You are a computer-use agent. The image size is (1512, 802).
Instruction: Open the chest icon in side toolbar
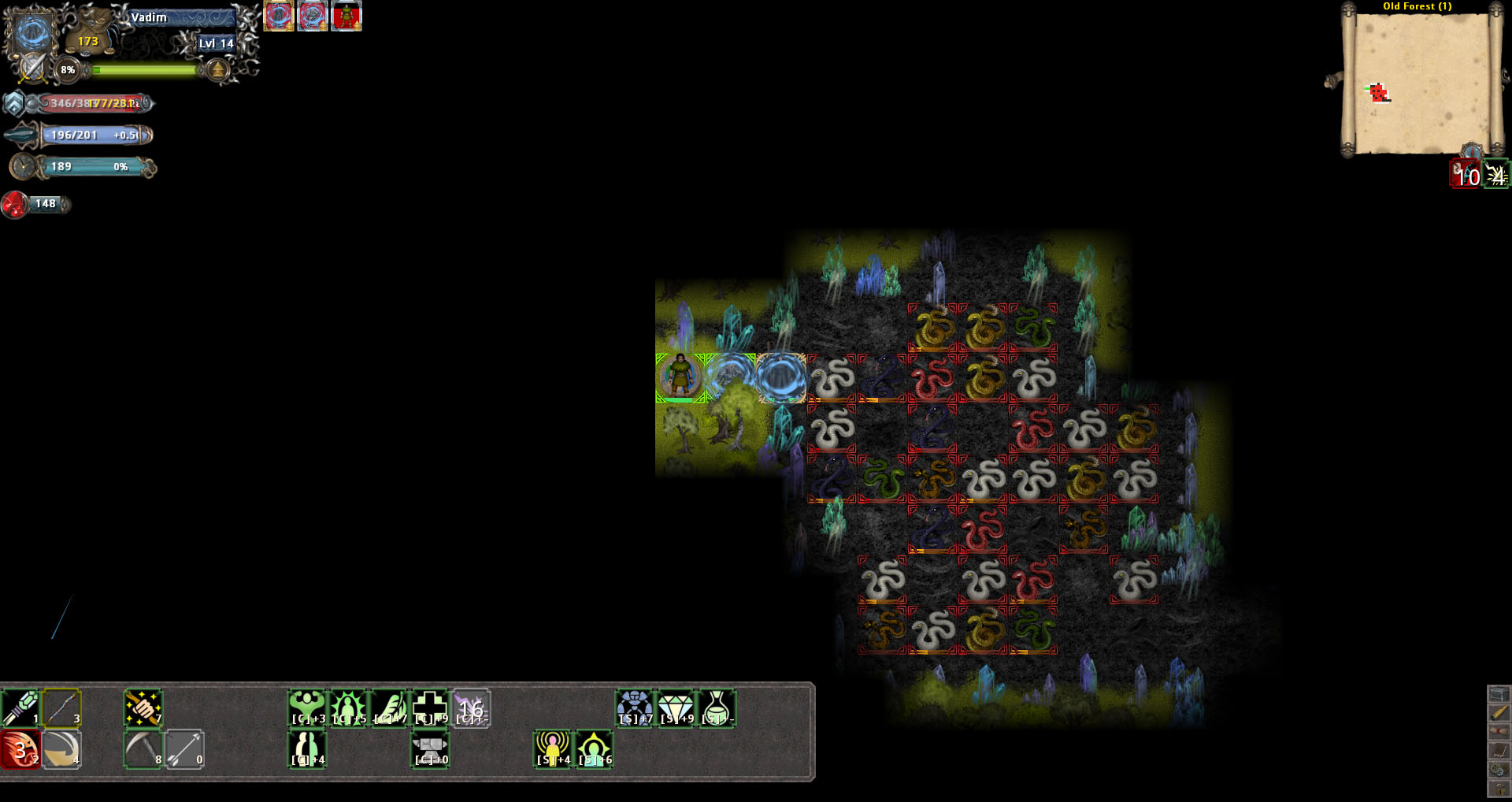point(1499,694)
